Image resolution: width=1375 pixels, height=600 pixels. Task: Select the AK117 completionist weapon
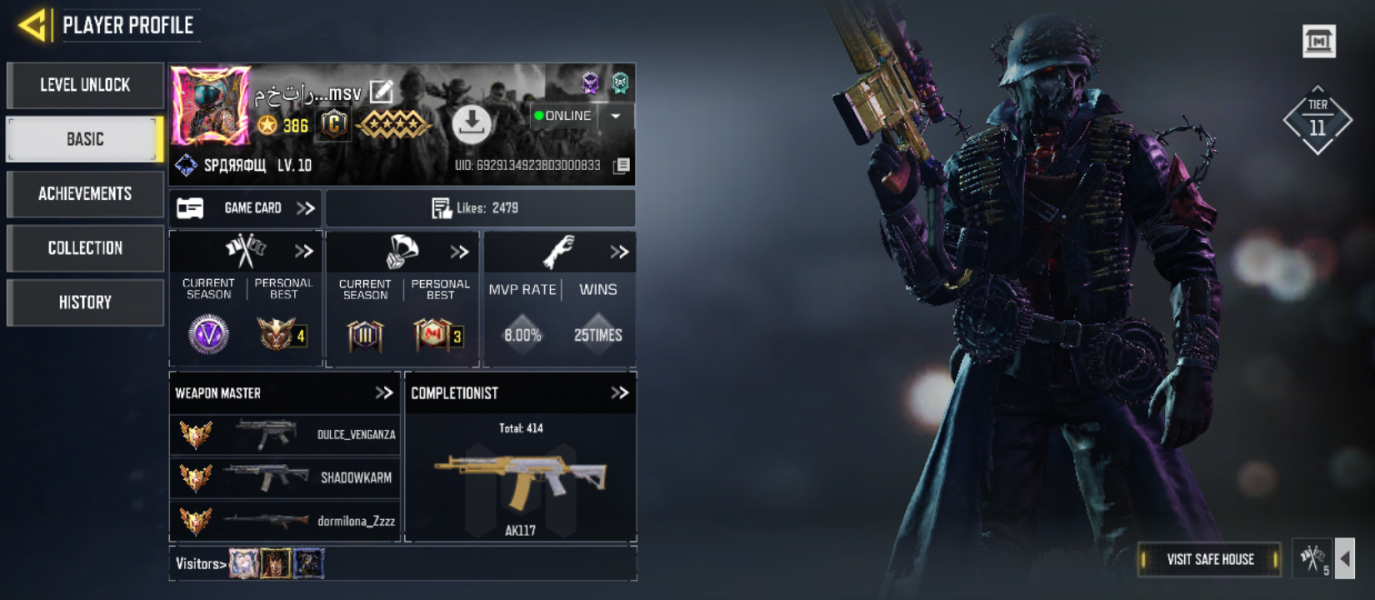(520, 480)
